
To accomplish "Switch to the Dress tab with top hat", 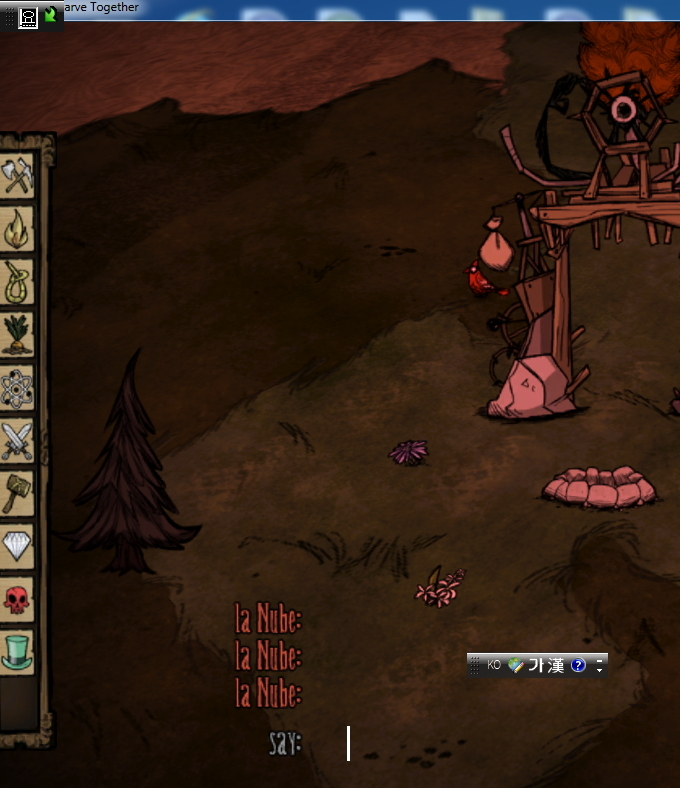I will [x=17, y=651].
